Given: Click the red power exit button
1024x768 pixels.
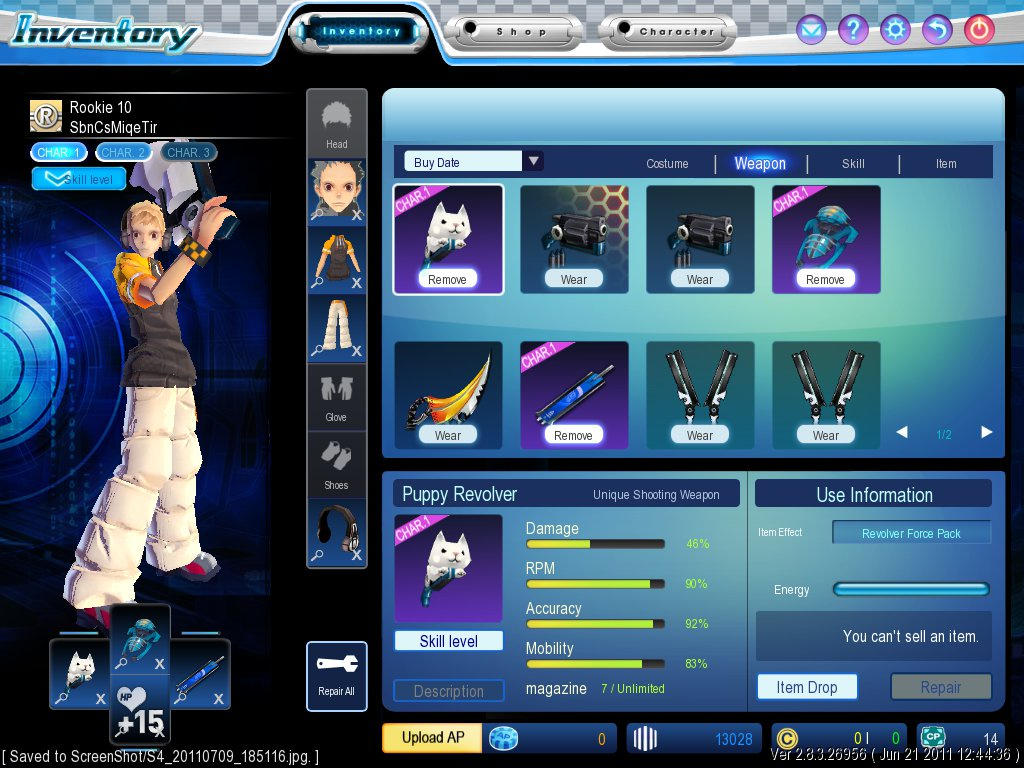Looking at the screenshot, I should click(979, 30).
